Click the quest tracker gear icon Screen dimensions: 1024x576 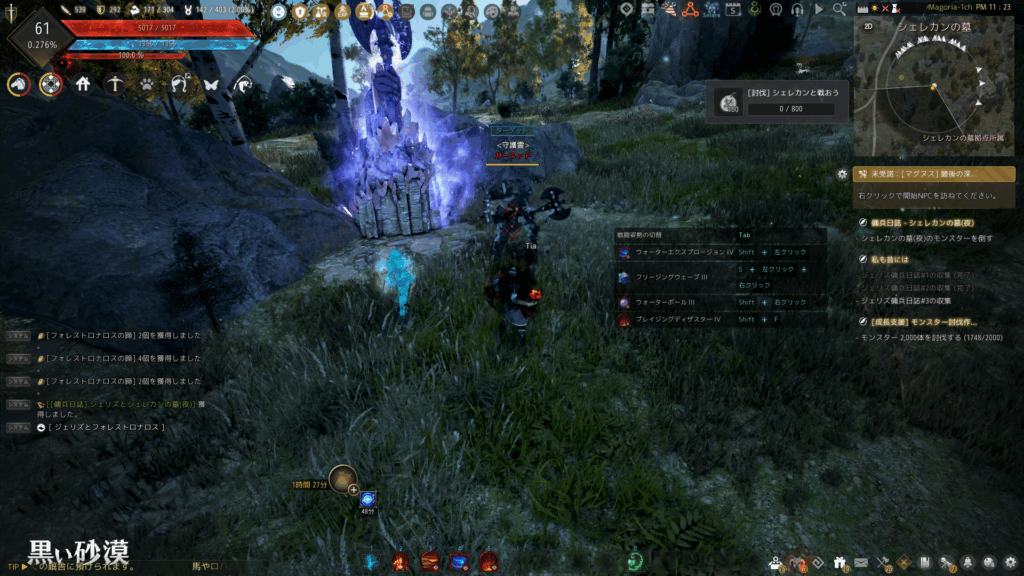[842, 174]
